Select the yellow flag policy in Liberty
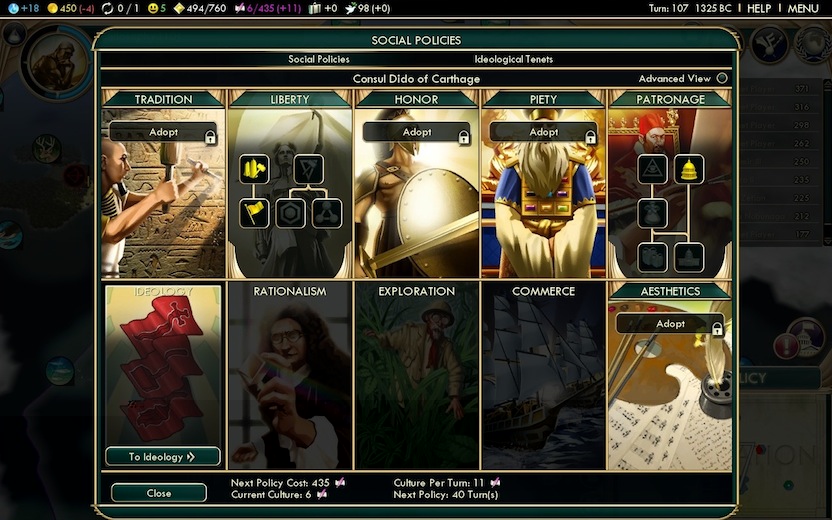Screen dimensions: 832x520 (254, 212)
